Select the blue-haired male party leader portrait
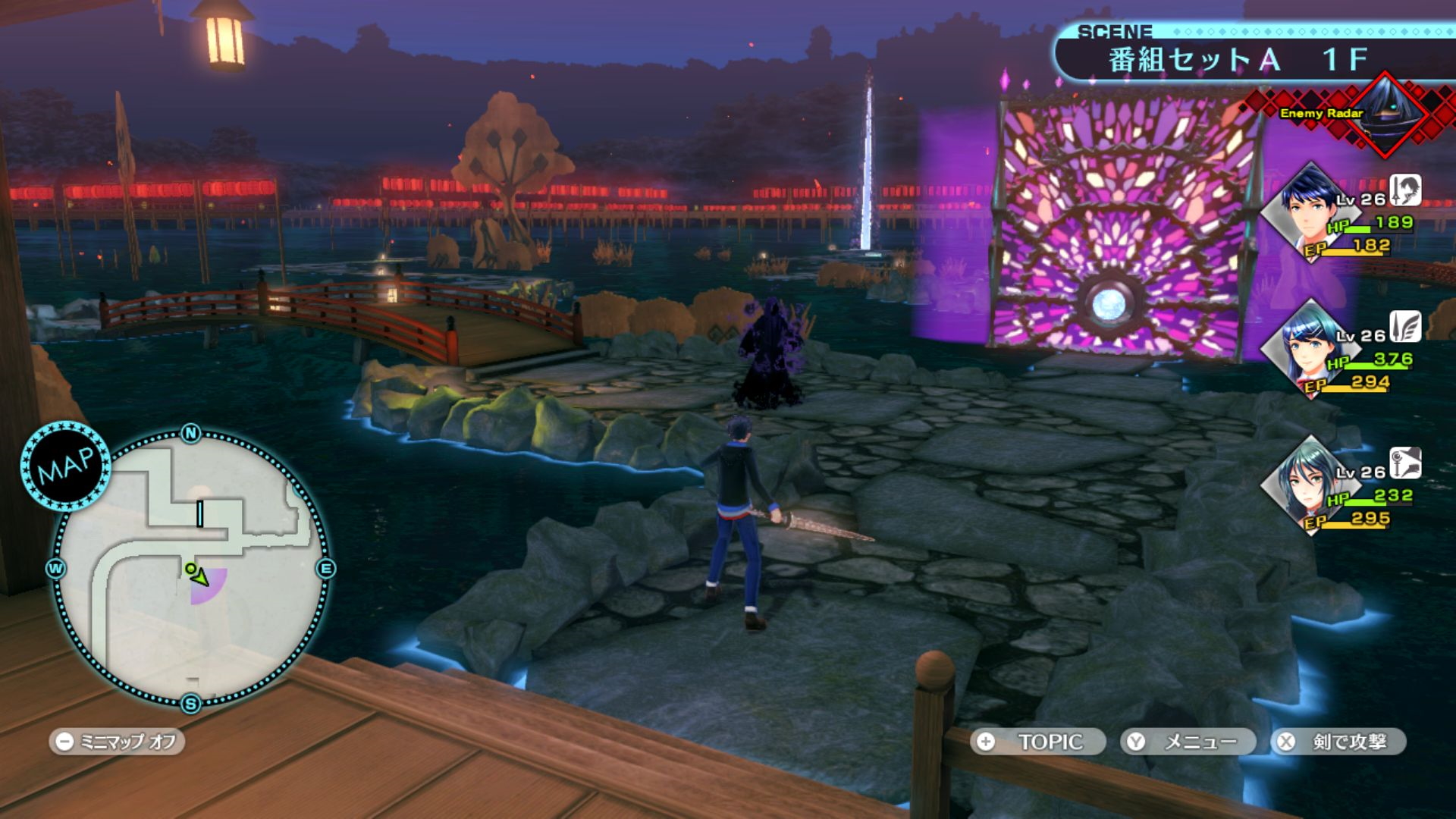 [x=1310, y=212]
